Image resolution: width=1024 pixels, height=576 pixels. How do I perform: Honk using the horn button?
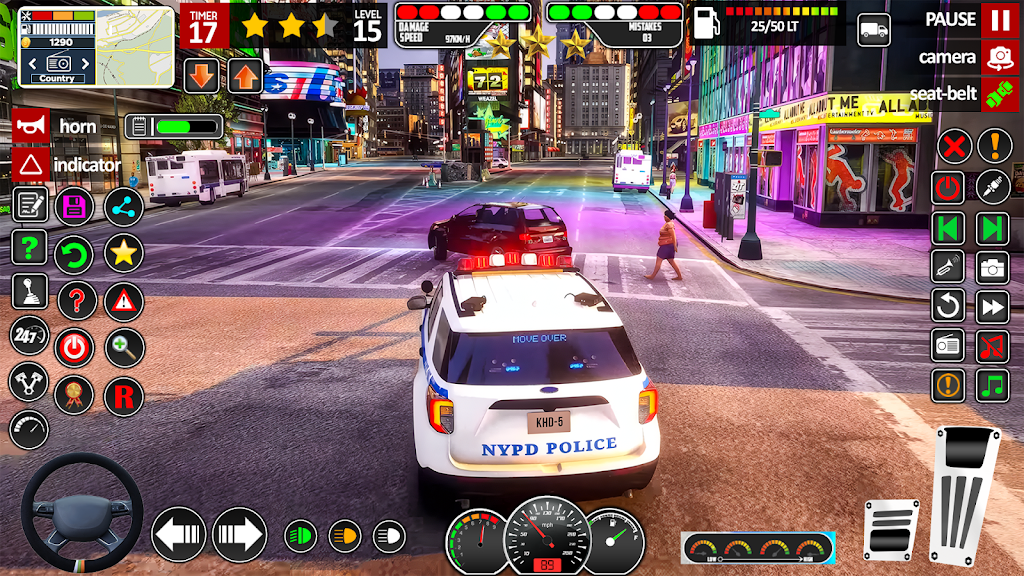(31, 126)
